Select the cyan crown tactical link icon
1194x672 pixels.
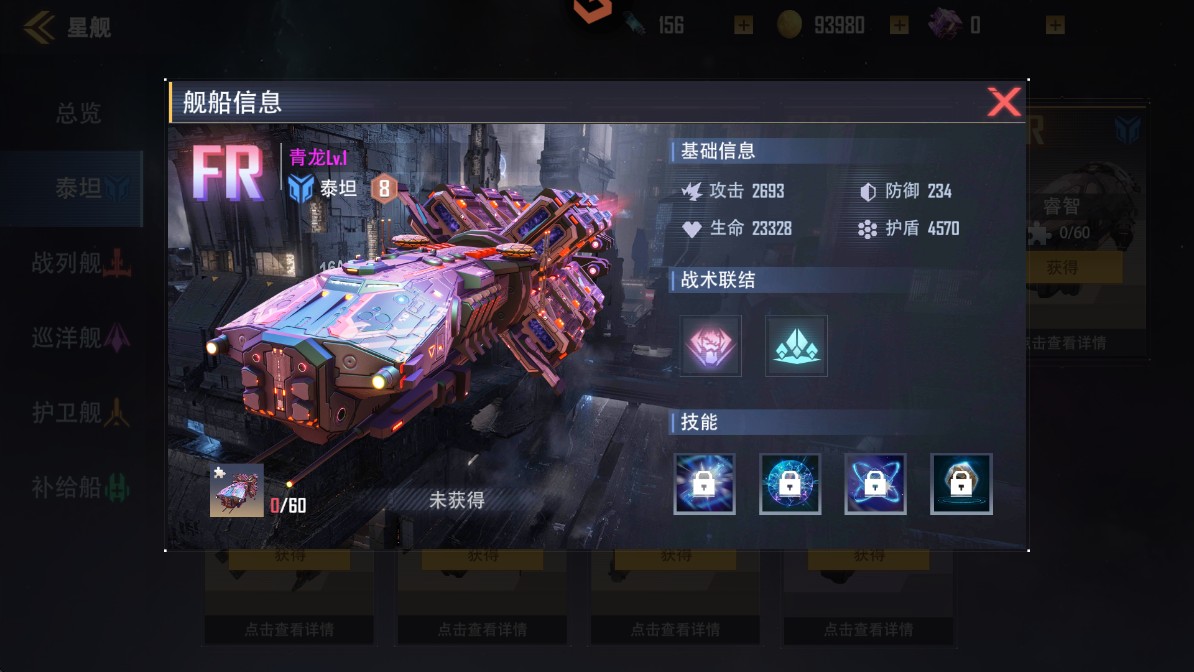[x=796, y=346]
